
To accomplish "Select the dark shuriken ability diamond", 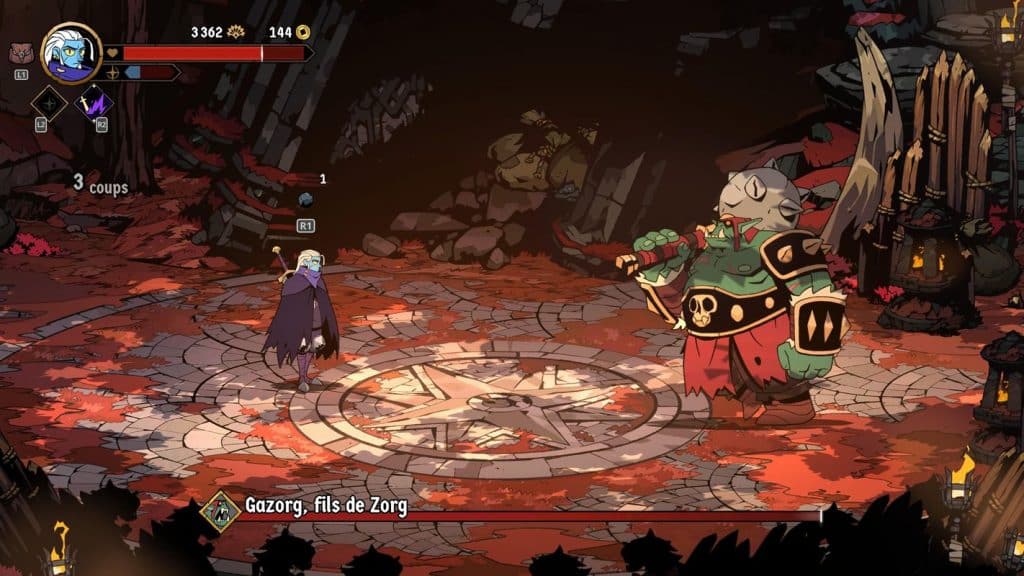I will pyautogui.click(x=49, y=102).
